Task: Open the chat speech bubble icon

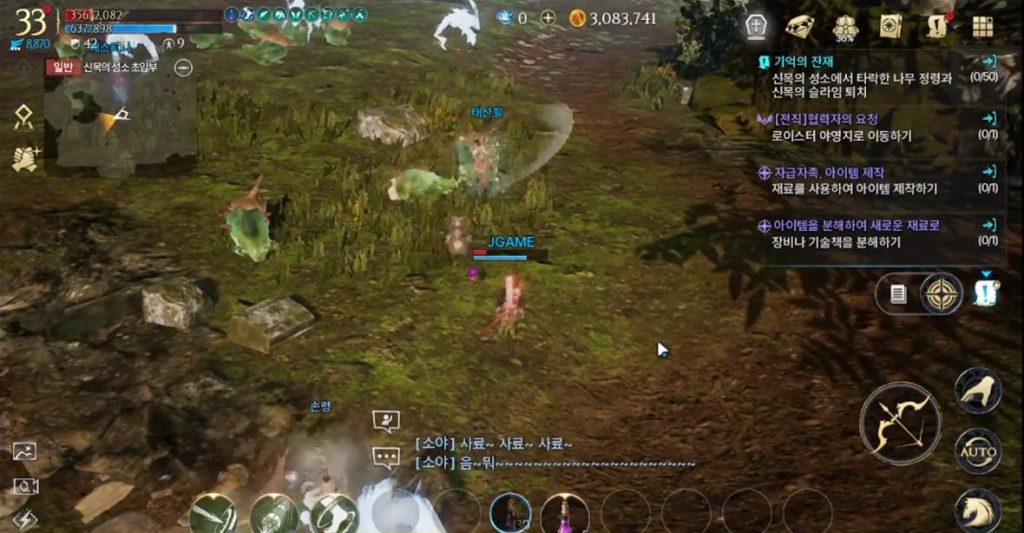Action: [386, 458]
